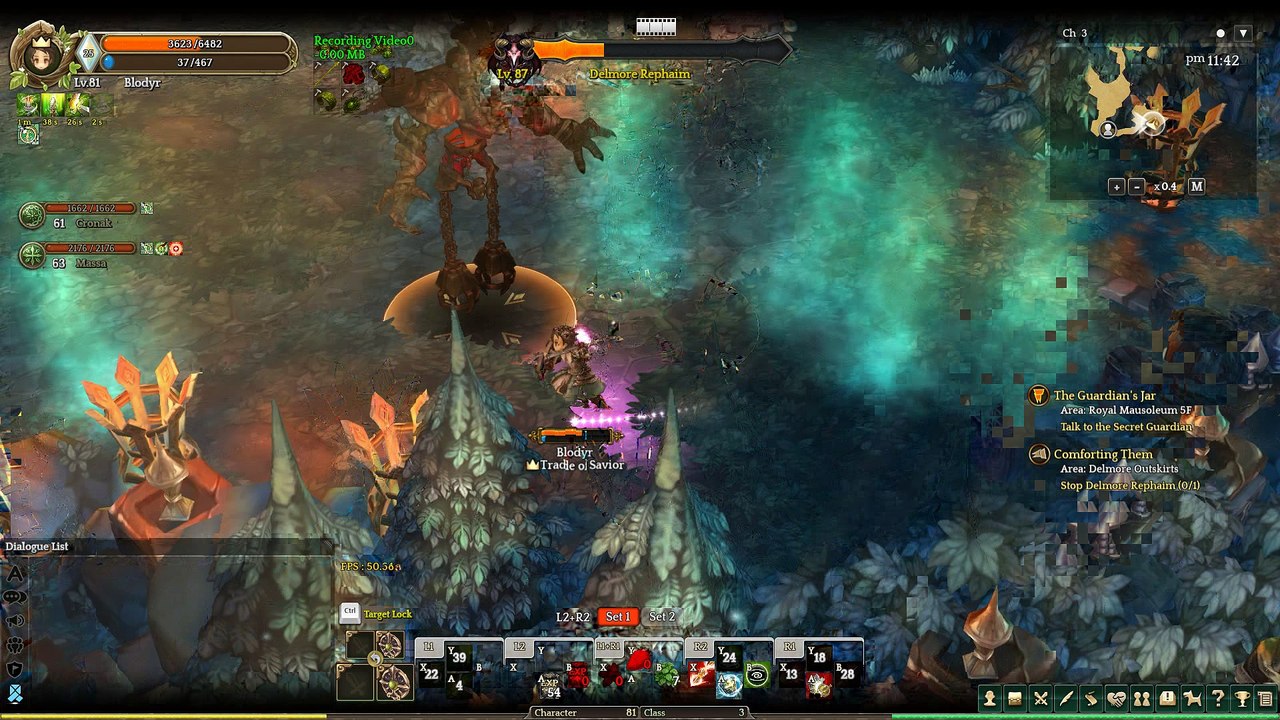The width and height of the screenshot is (1280, 720).
Task: Use the green clover item slot
Action: pyautogui.click(x=667, y=676)
